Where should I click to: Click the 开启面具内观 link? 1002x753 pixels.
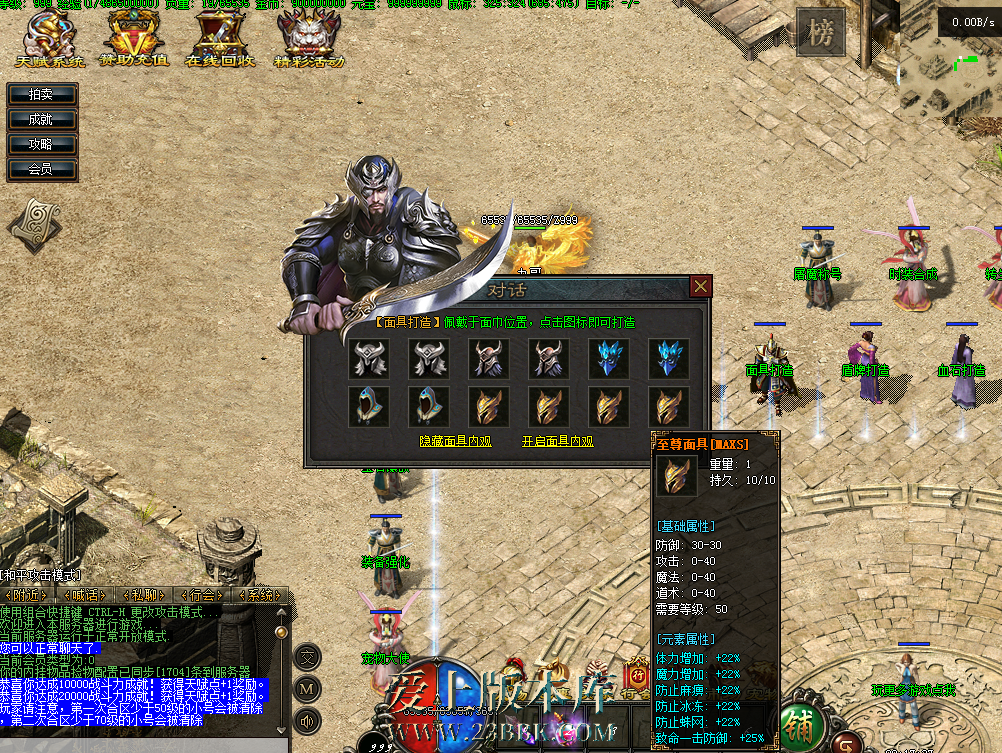[x=558, y=440]
